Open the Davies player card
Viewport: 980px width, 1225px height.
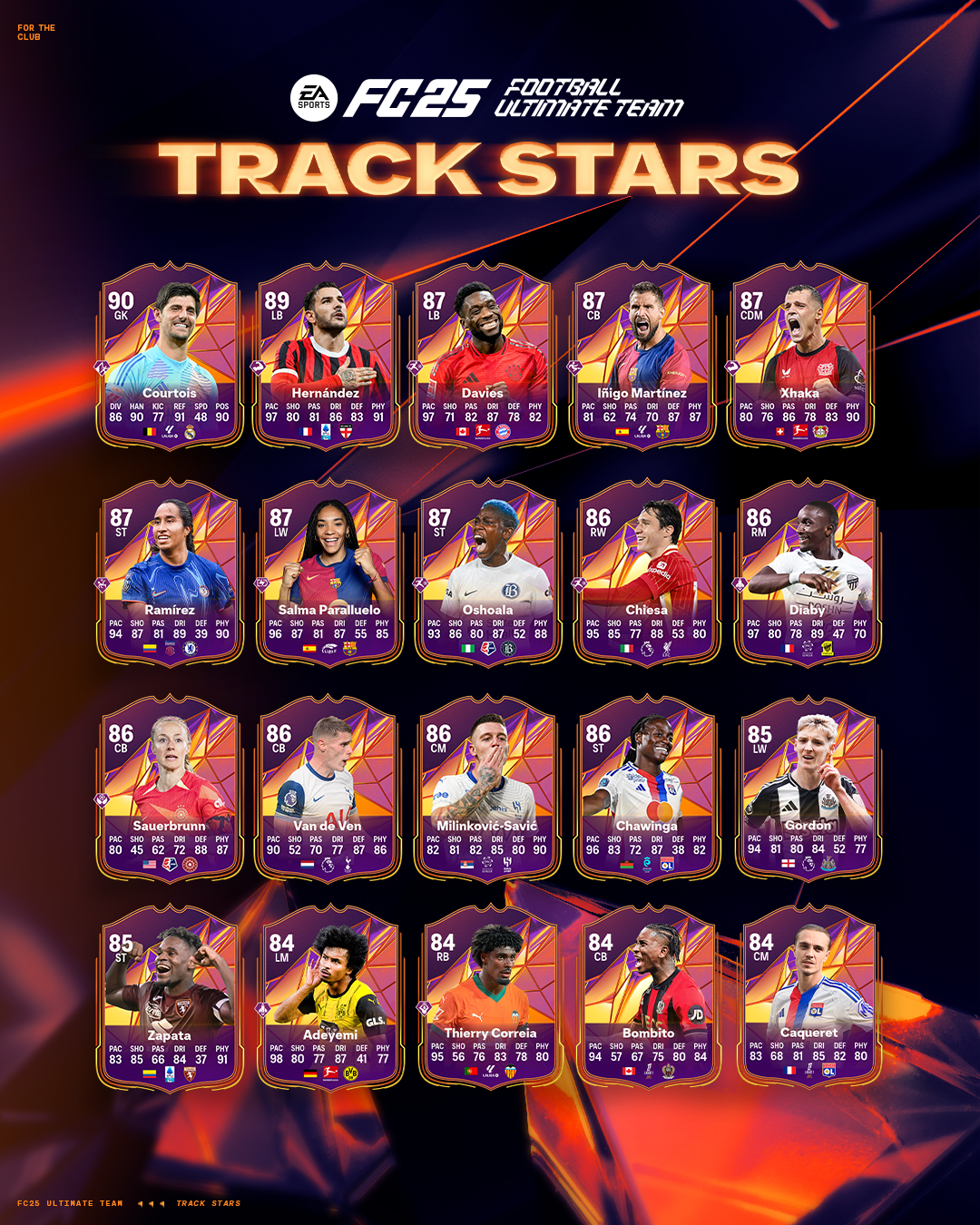[x=483, y=356]
